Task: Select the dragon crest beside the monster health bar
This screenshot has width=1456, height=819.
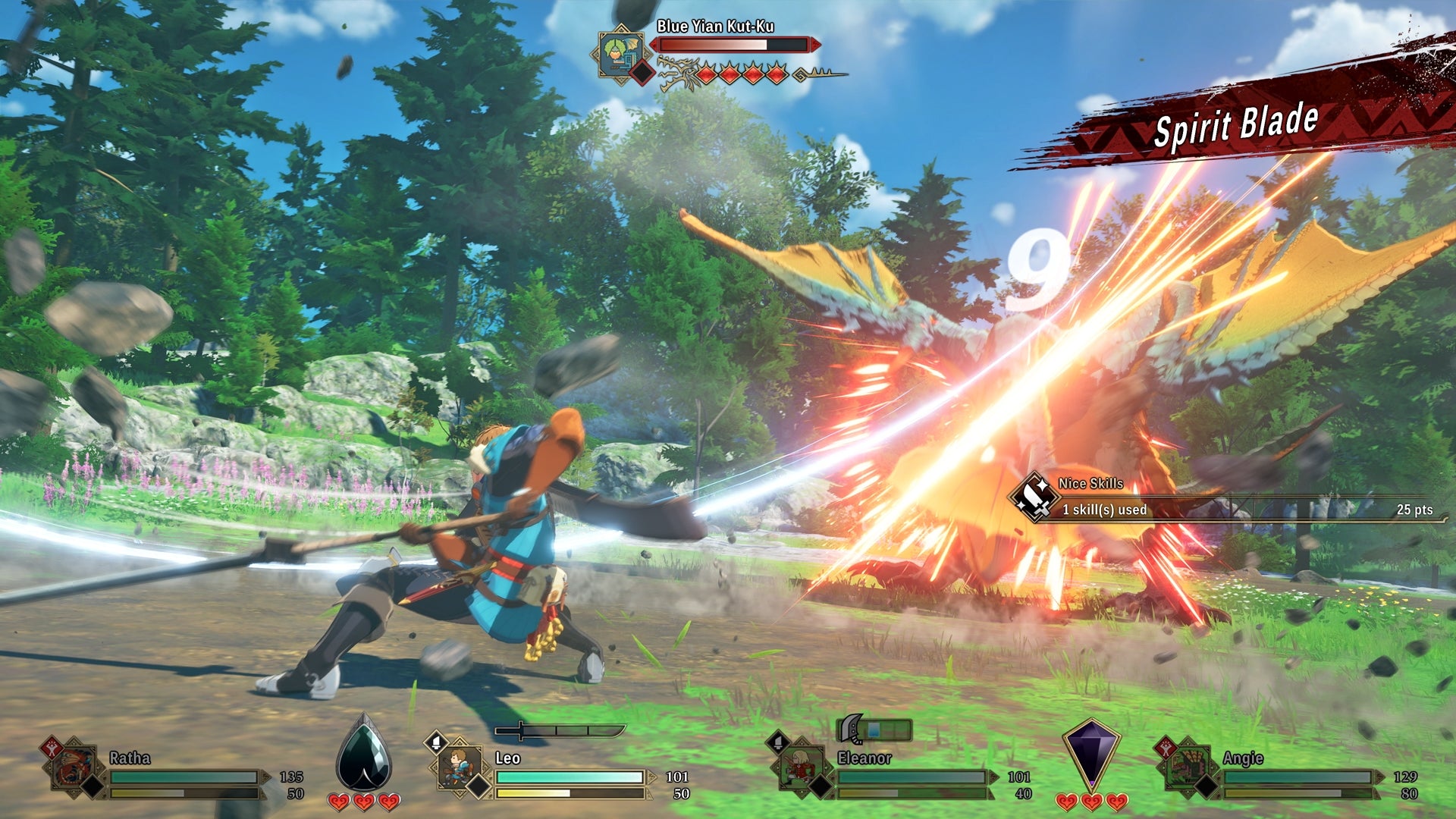Action: (677, 73)
